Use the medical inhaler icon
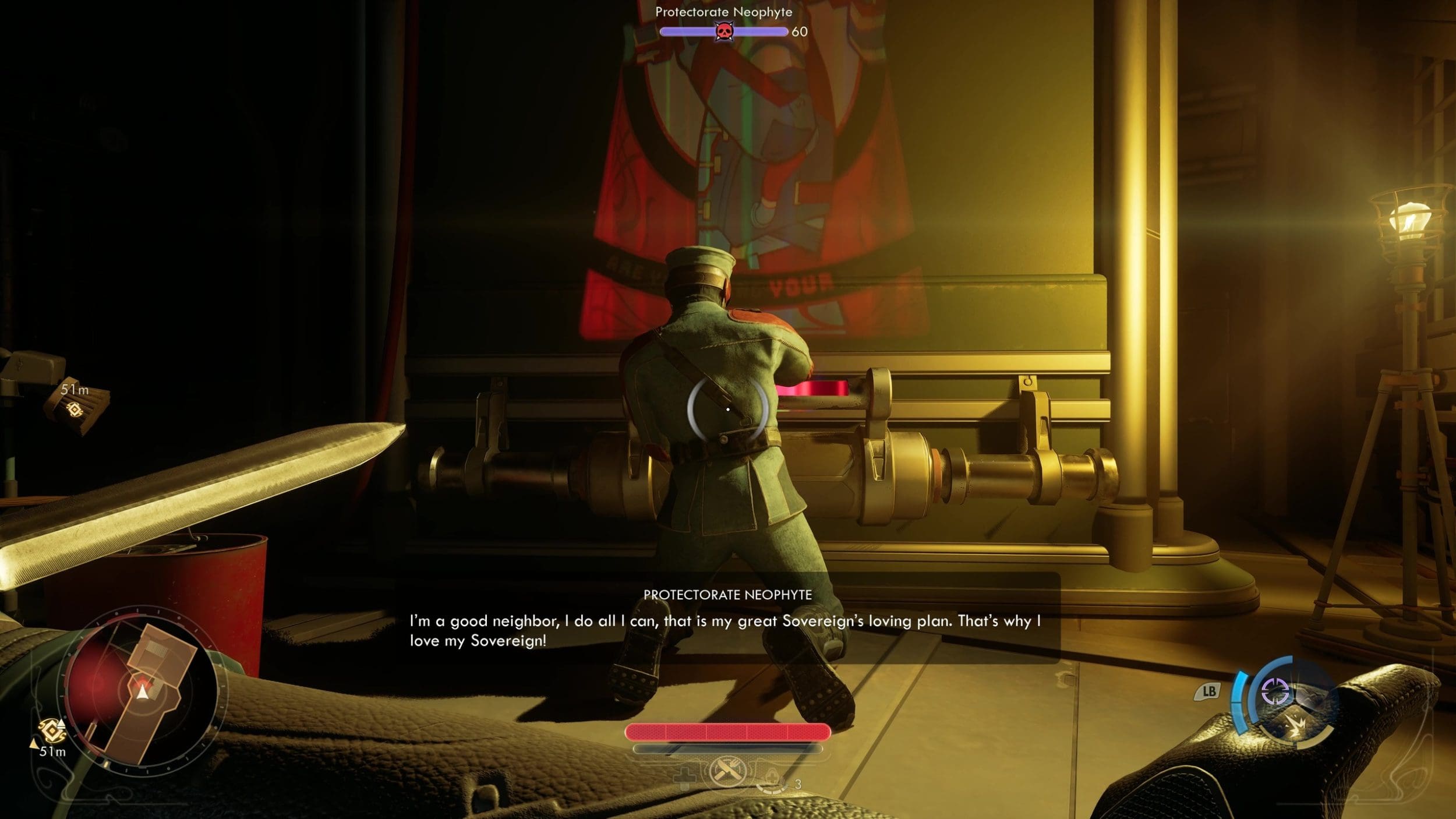This screenshot has width=1456, height=819. (772, 779)
